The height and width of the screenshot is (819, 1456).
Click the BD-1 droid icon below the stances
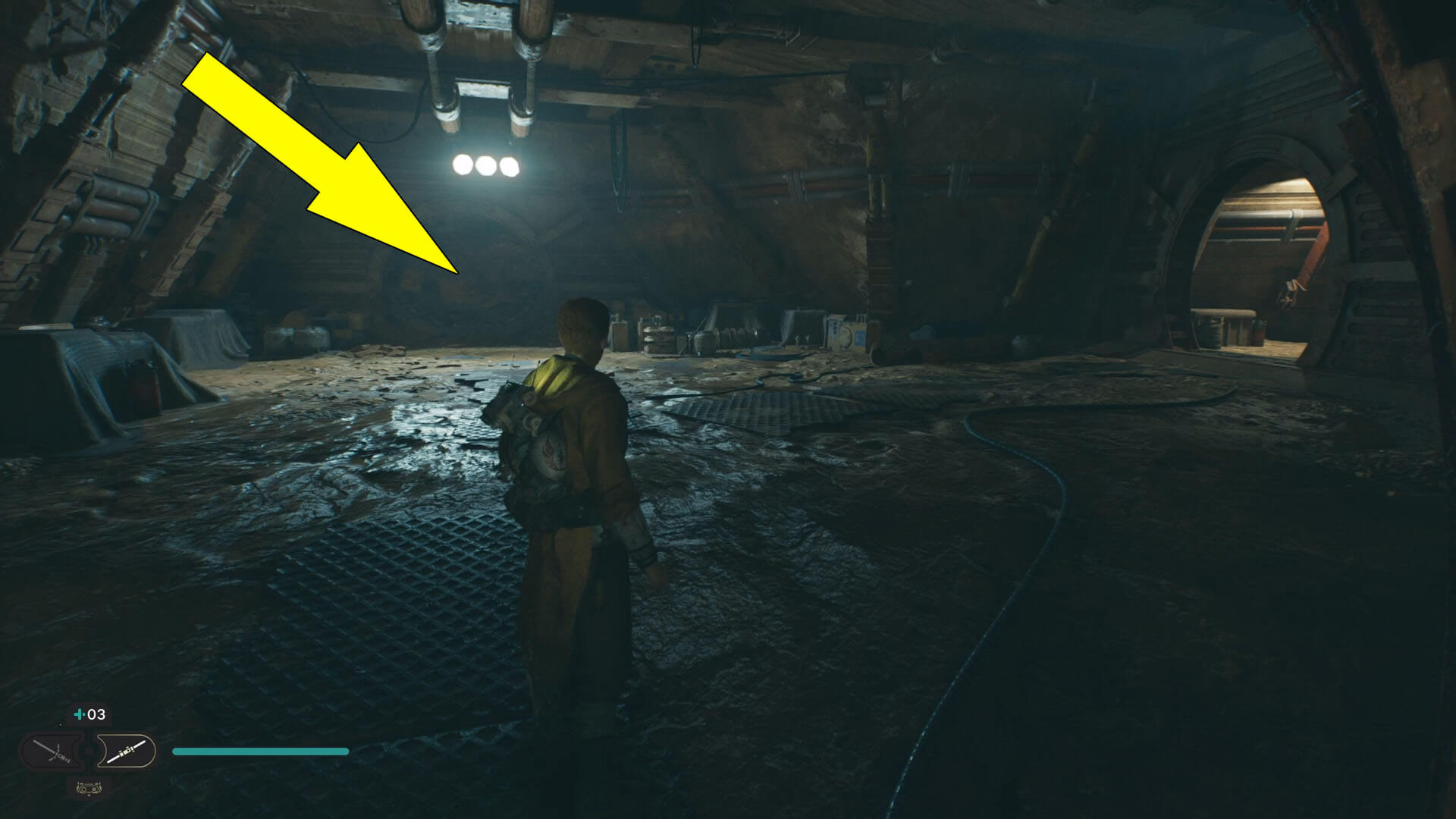(x=89, y=790)
